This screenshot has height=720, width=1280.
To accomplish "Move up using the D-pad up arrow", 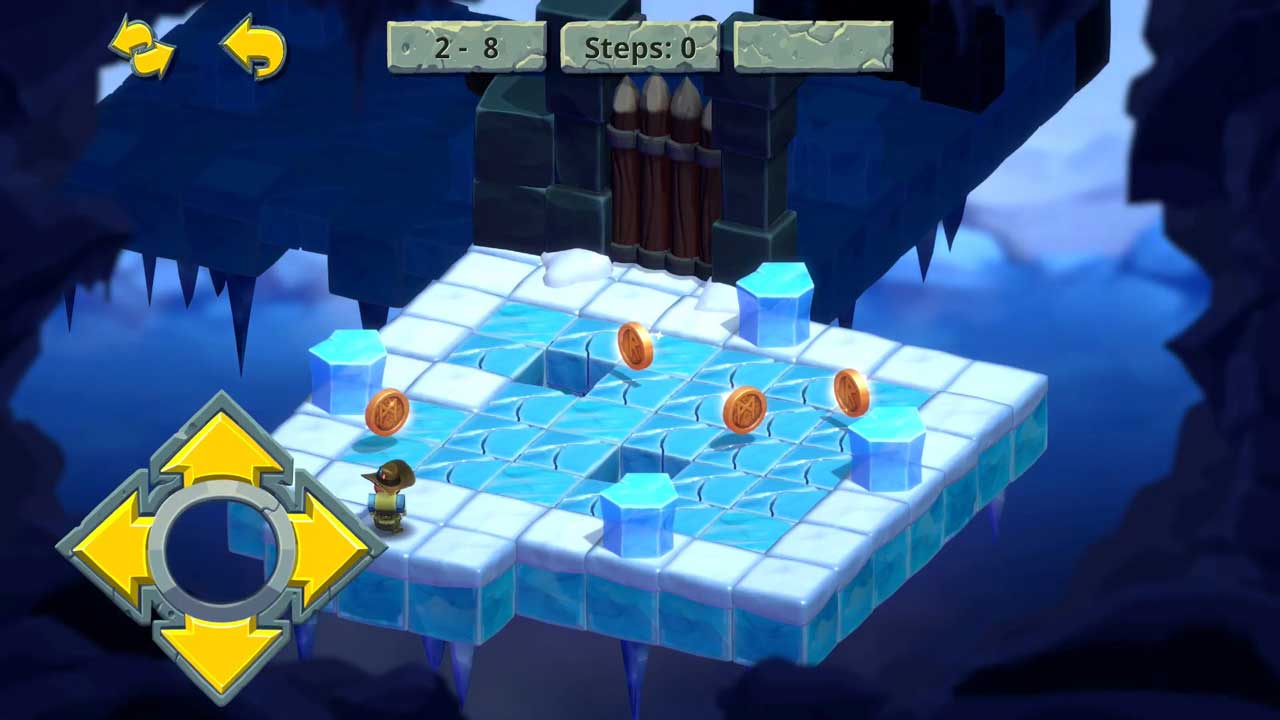I will click(222, 447).
